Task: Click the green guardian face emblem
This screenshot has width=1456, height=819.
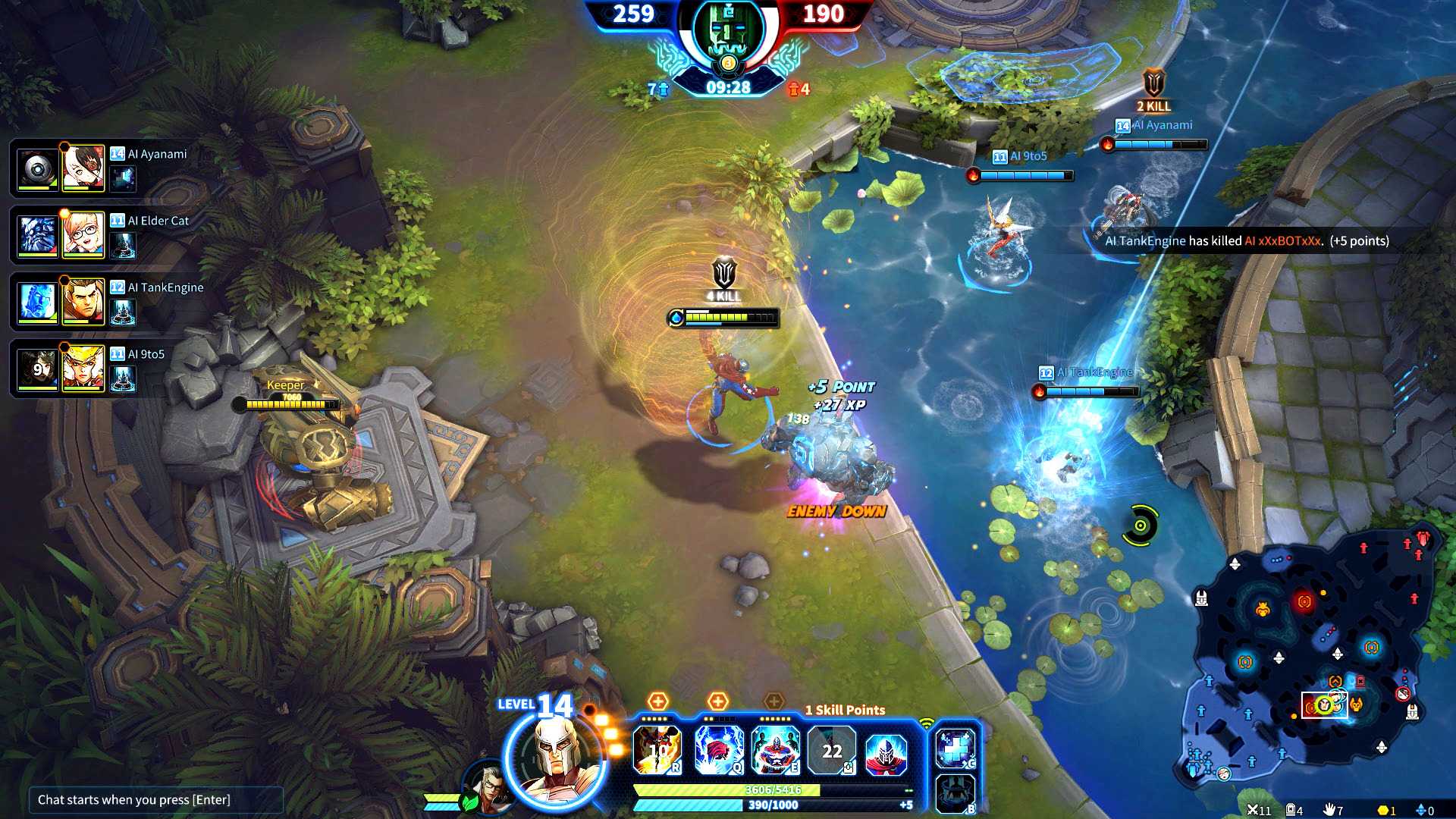Action: pyautogui.click(x=727, y=36)
